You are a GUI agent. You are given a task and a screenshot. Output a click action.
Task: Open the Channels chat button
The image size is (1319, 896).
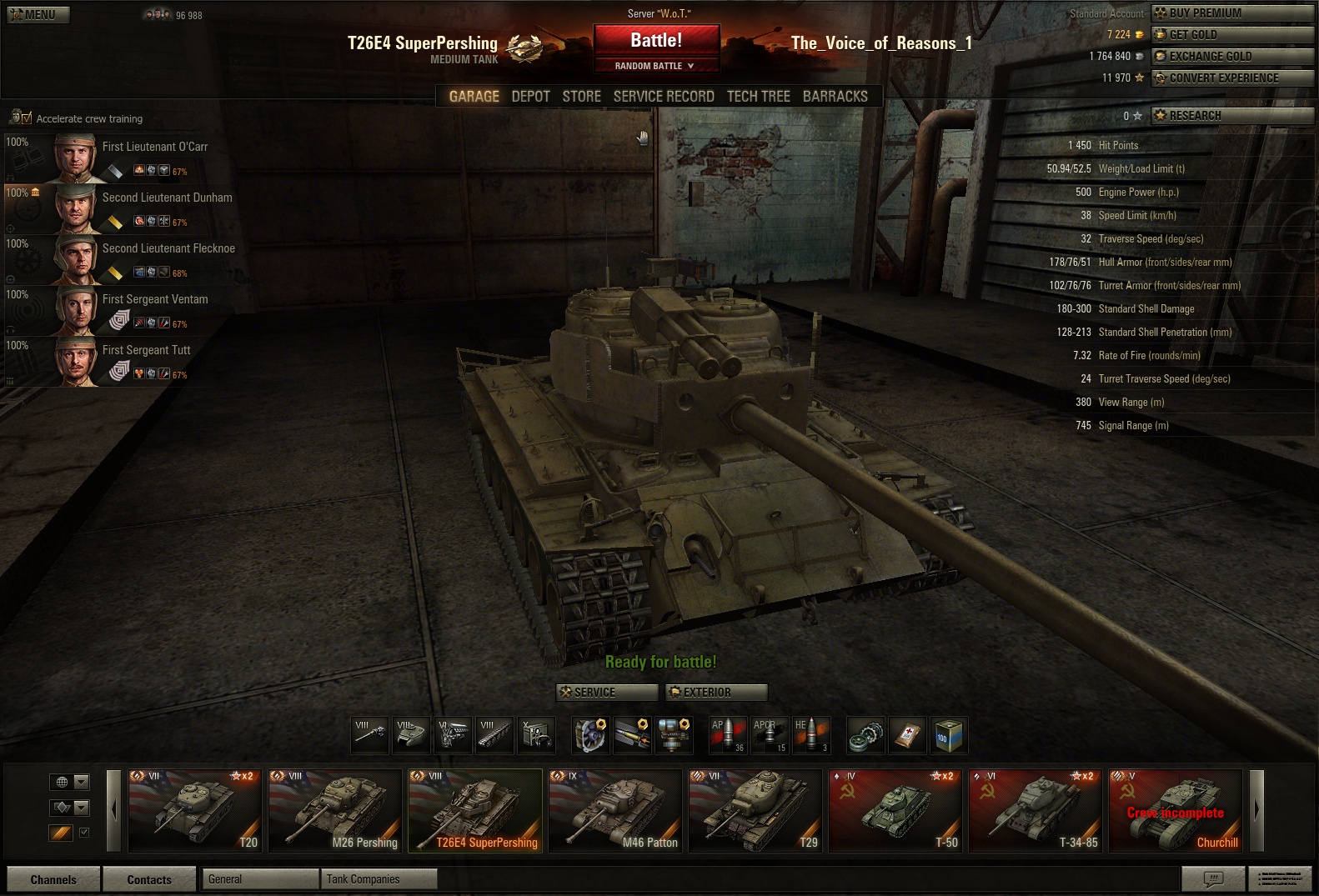tap(53, 879)
